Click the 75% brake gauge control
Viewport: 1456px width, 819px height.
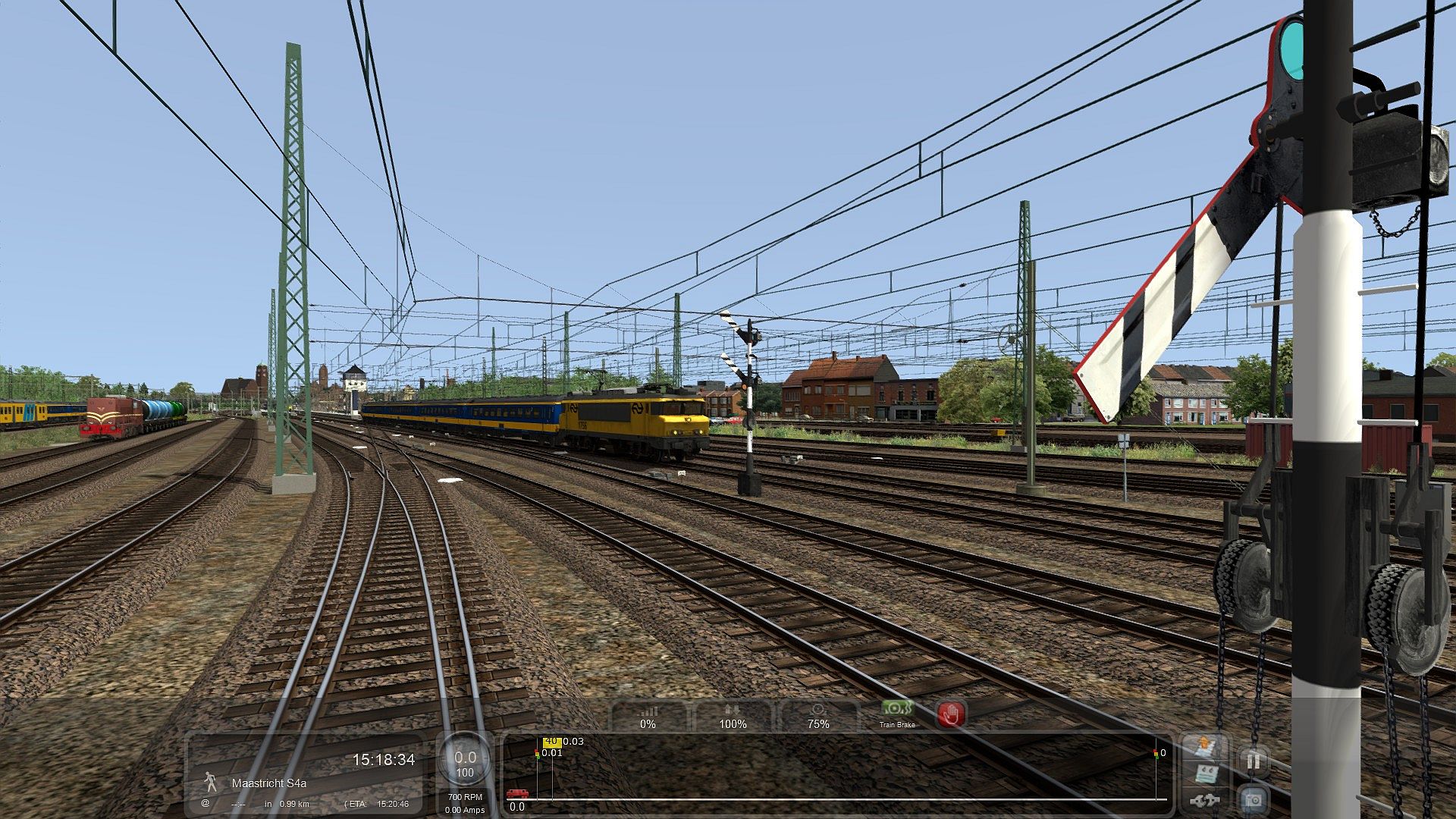pos(817,717)
